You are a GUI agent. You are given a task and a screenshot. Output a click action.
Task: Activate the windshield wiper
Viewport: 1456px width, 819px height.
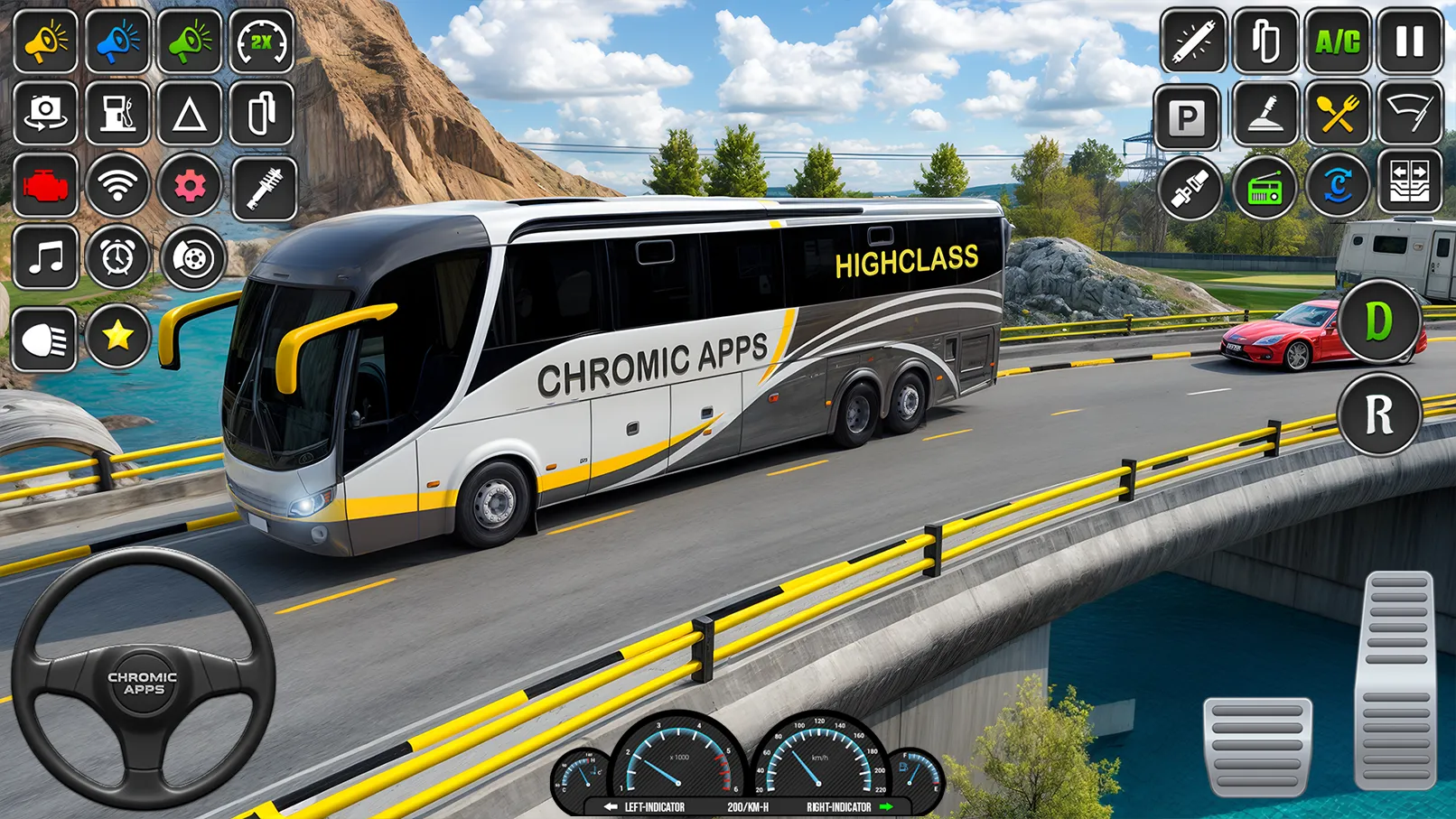[x=1409, y=117]
